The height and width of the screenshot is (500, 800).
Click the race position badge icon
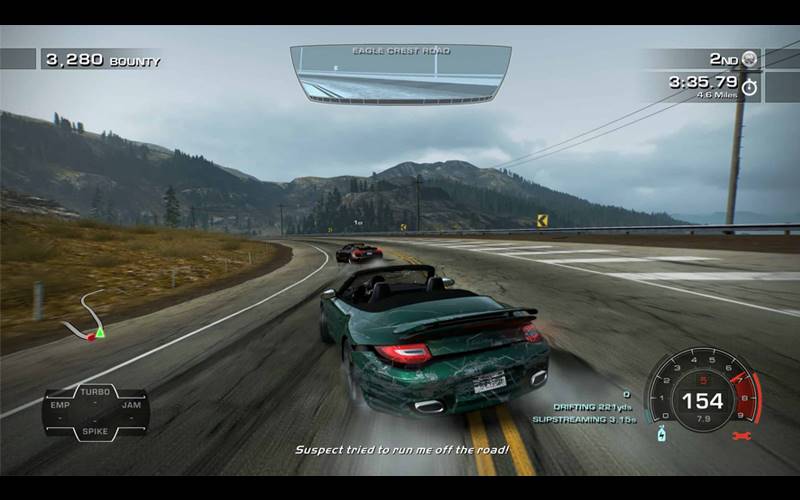(x=749, y=59)
